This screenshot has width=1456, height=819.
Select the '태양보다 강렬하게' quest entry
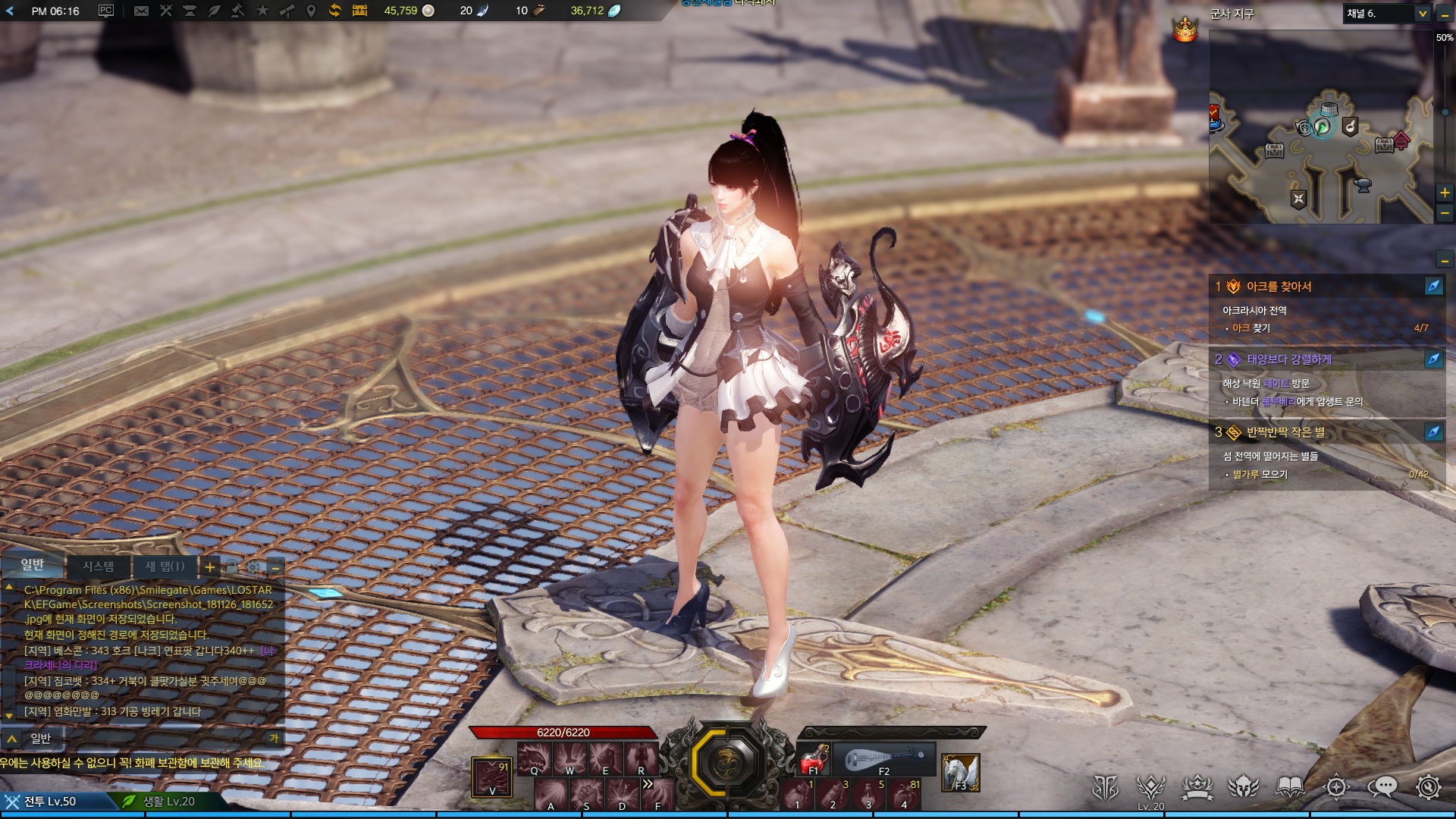(x=1288, y=359)
